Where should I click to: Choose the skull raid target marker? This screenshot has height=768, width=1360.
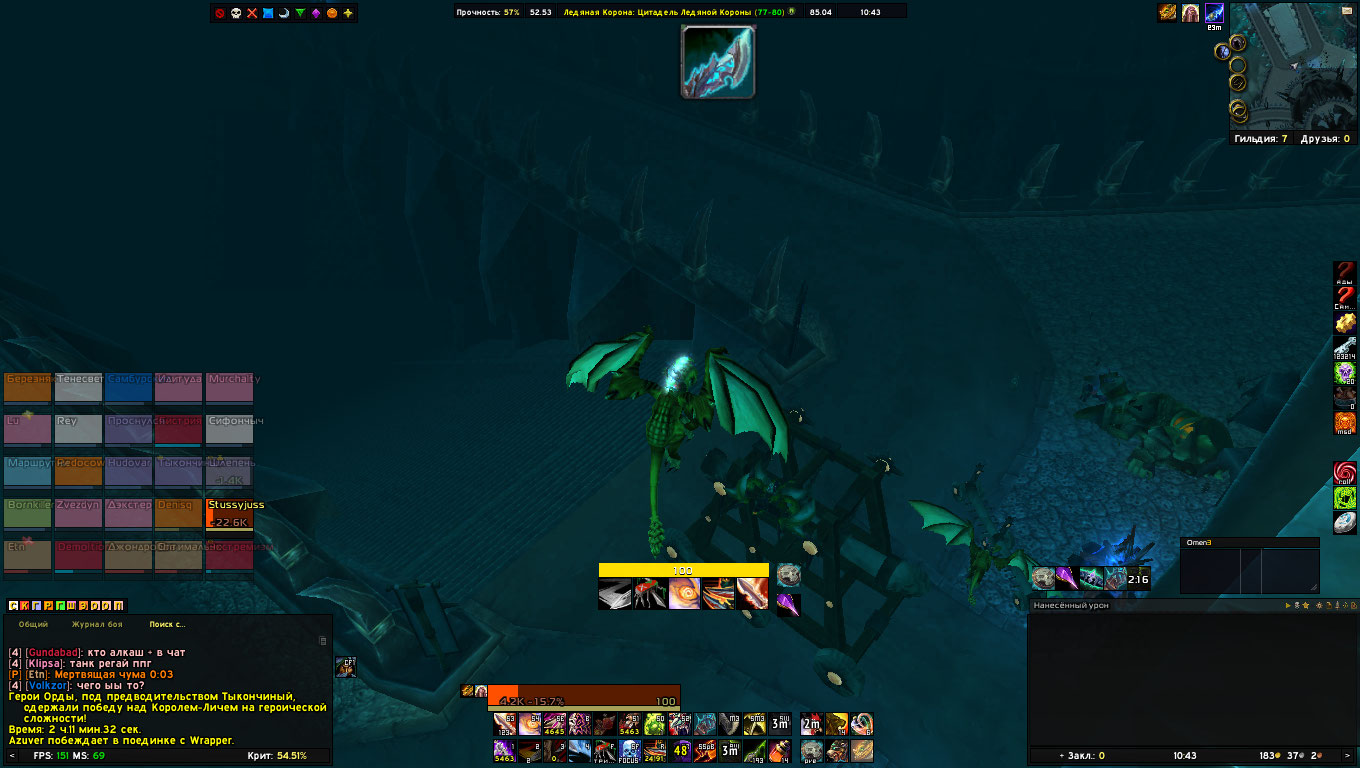(236, 13)
